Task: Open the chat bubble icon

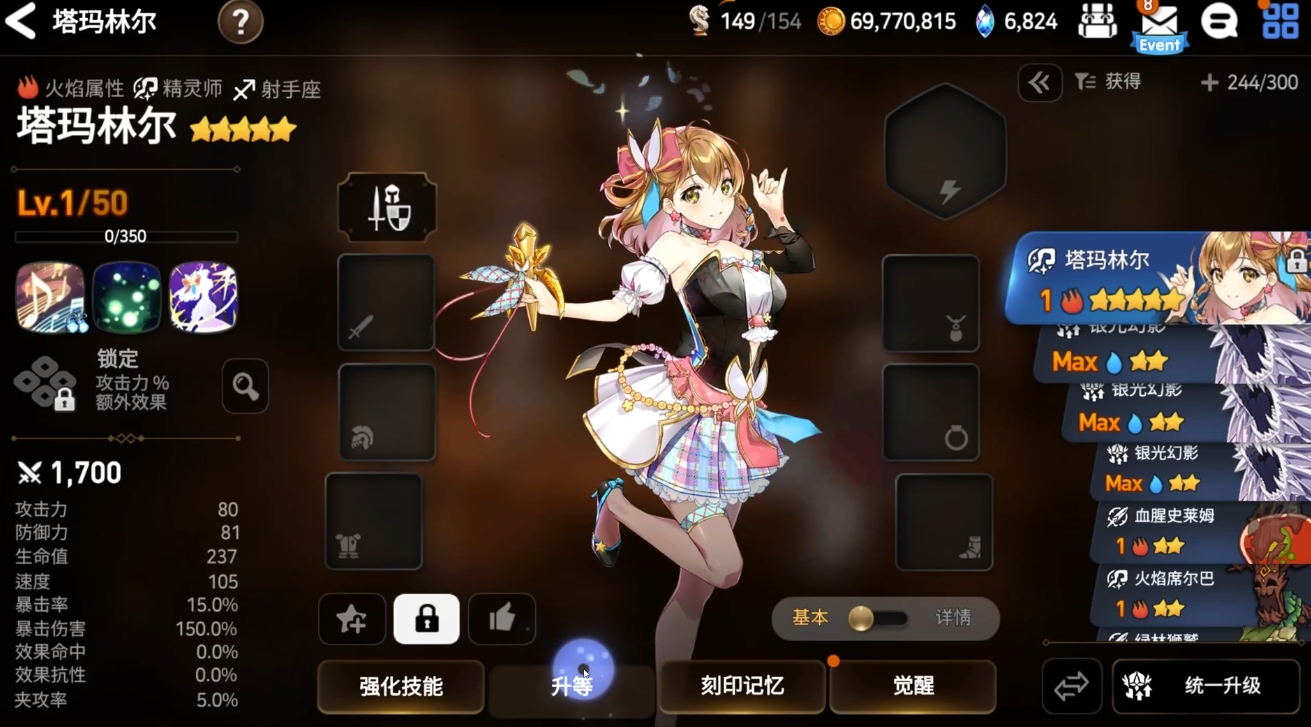Action: [1219, 22]
